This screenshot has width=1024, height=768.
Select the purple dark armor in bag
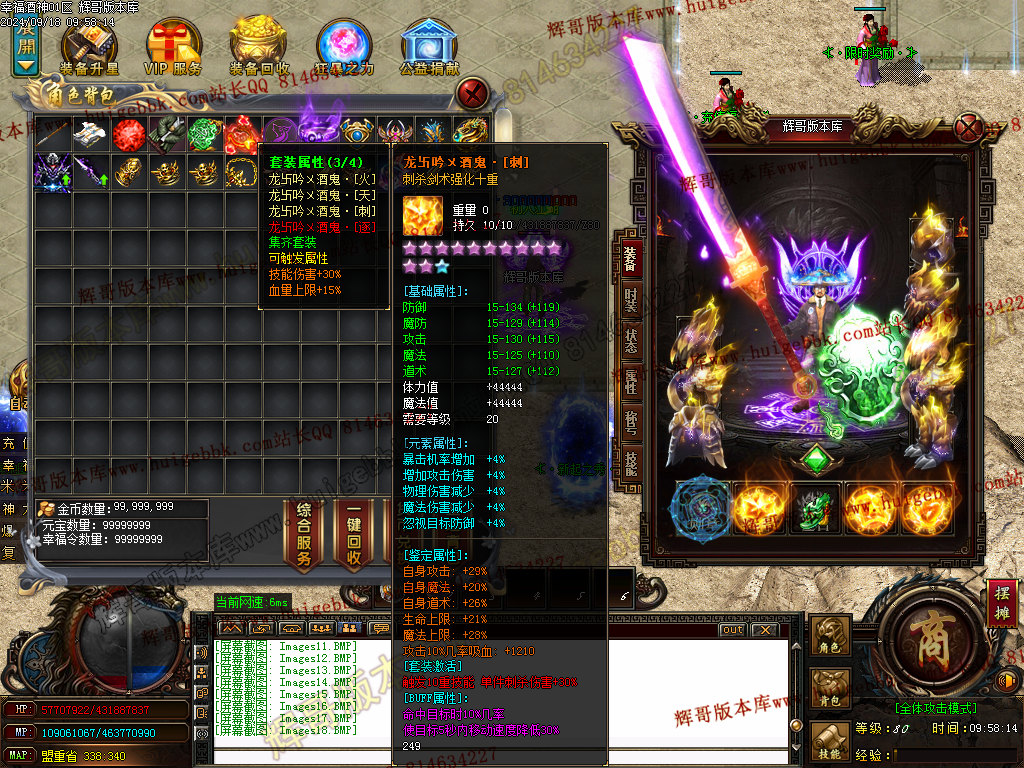53,171
